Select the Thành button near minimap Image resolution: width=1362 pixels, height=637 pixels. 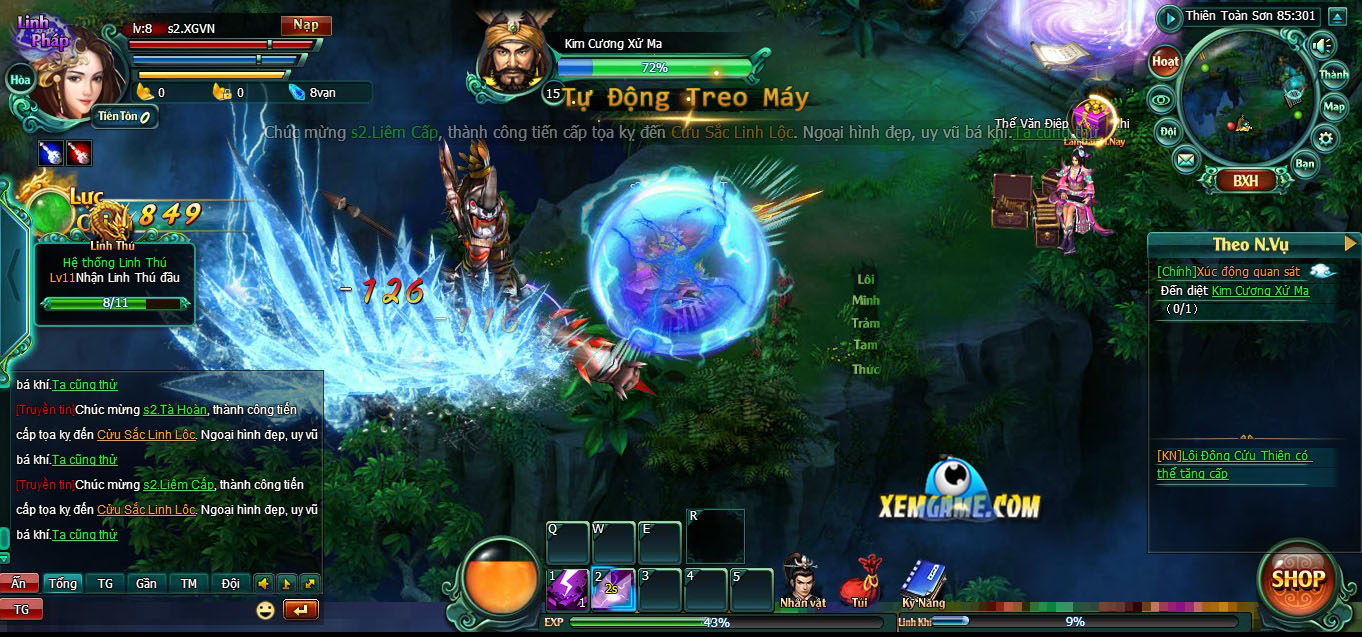coord(1333,75)
